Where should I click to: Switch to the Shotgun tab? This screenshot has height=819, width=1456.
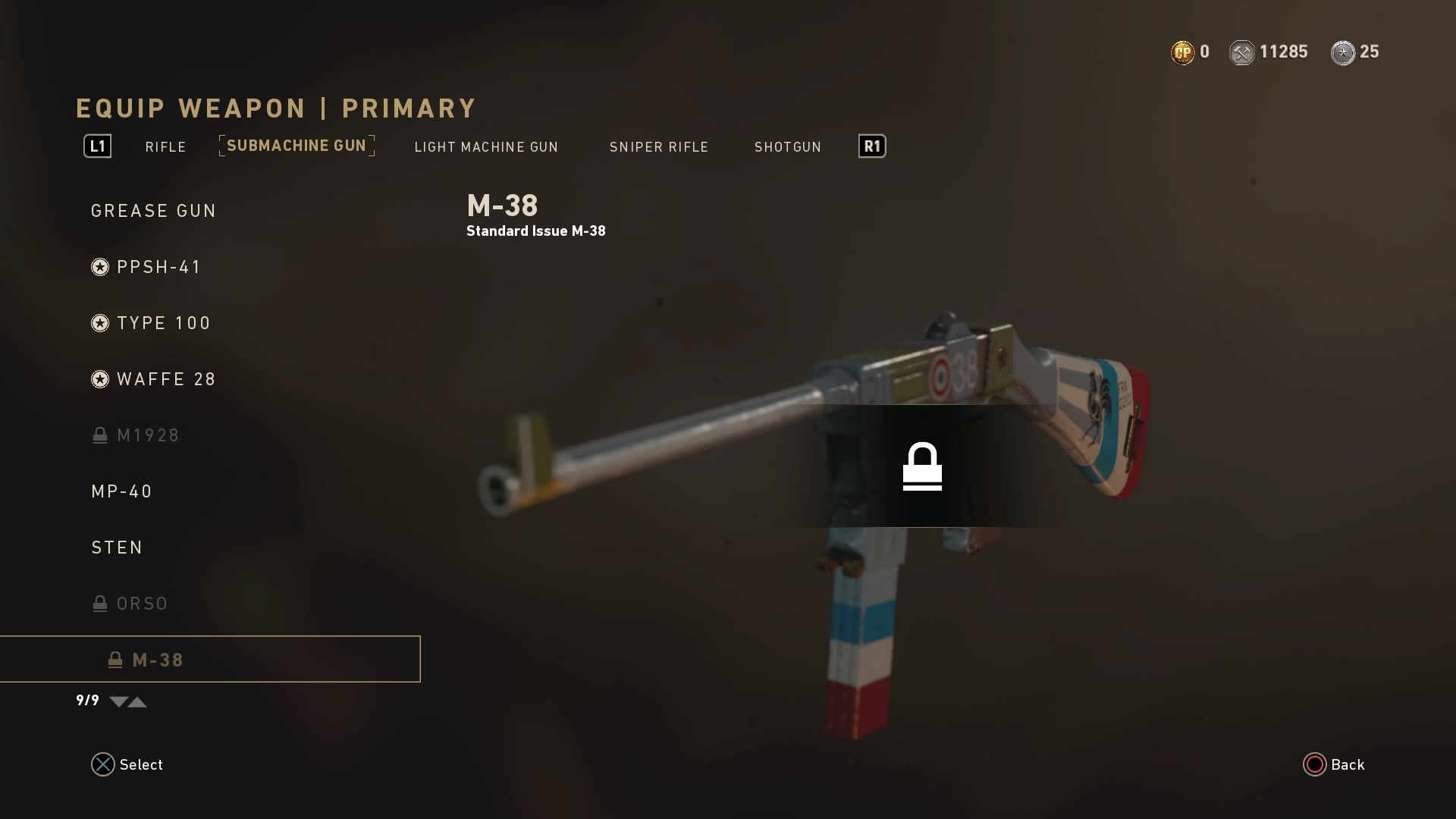pyautogui.click(x=787, y=147)
